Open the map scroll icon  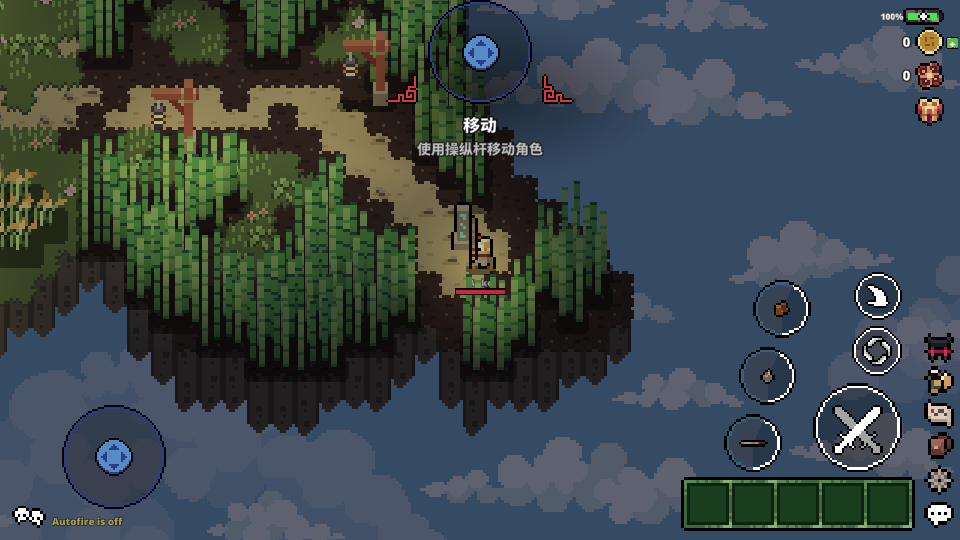pos(939,413)
